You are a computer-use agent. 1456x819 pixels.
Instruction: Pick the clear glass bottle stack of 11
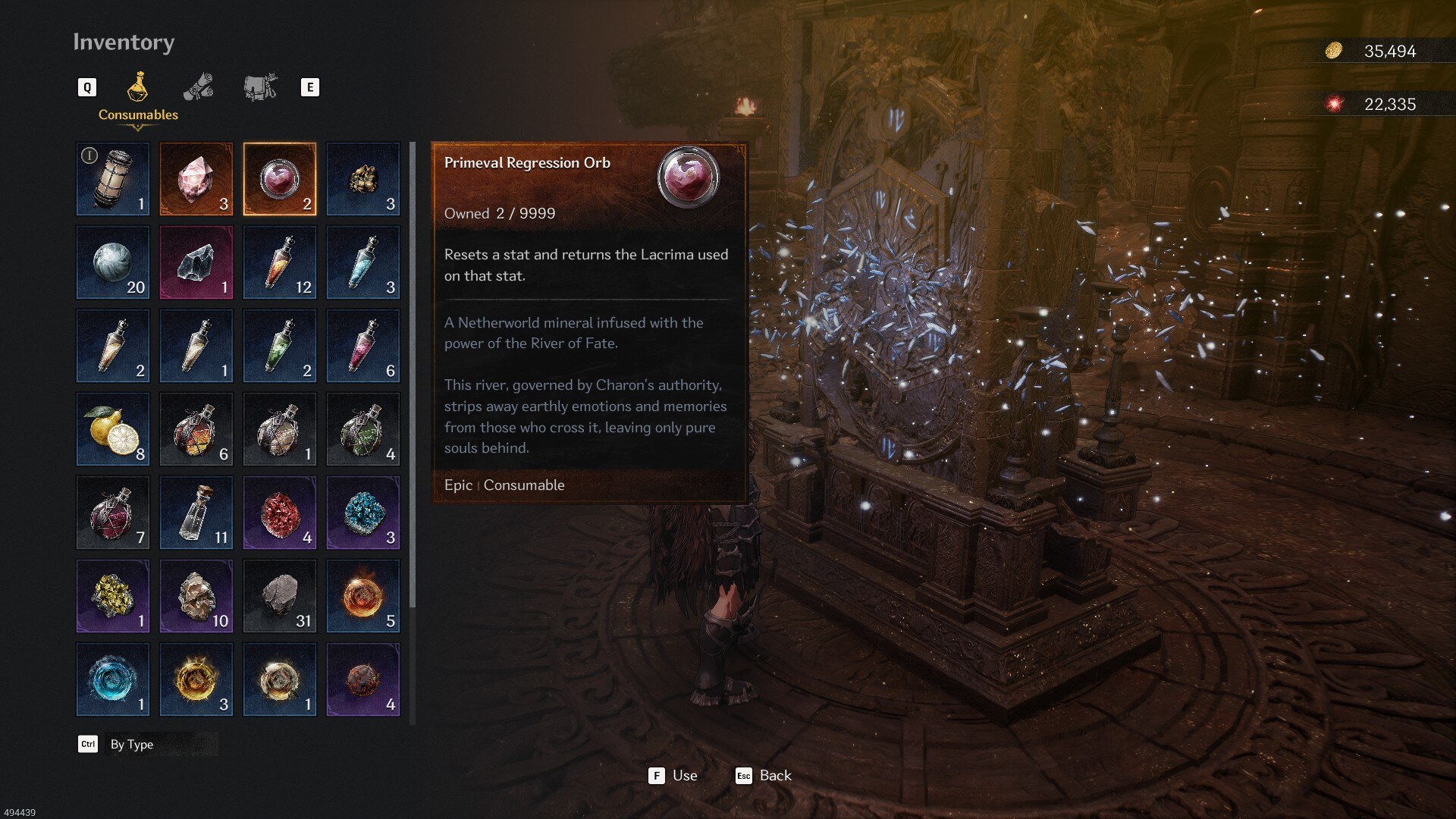pos(196,513)
